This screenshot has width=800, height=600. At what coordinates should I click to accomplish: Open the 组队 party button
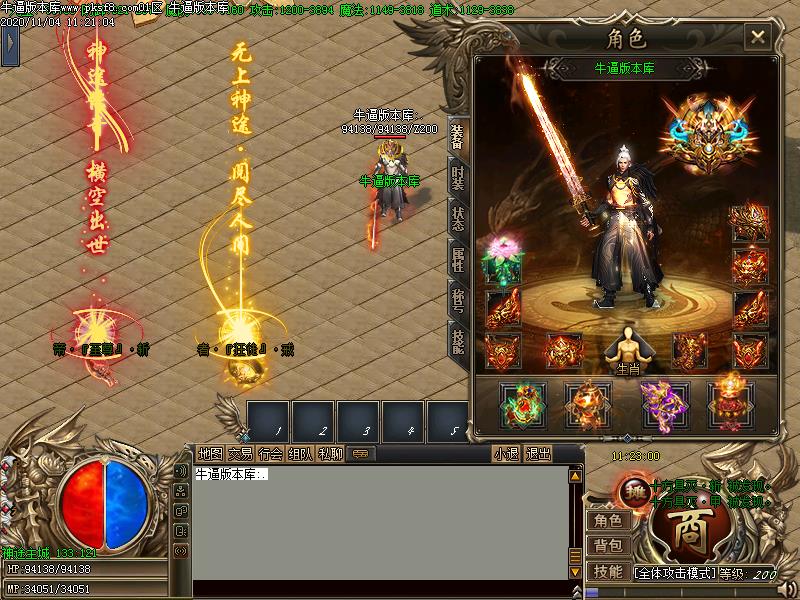tap(300, 454)
